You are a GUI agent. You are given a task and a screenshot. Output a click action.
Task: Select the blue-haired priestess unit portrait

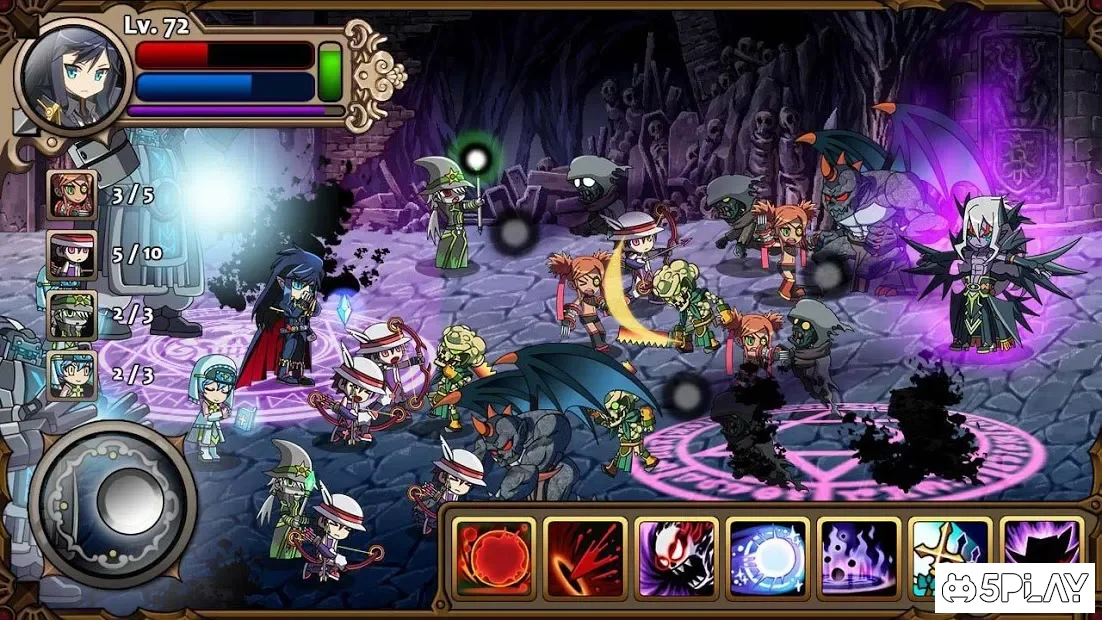[x=73, y=375]
